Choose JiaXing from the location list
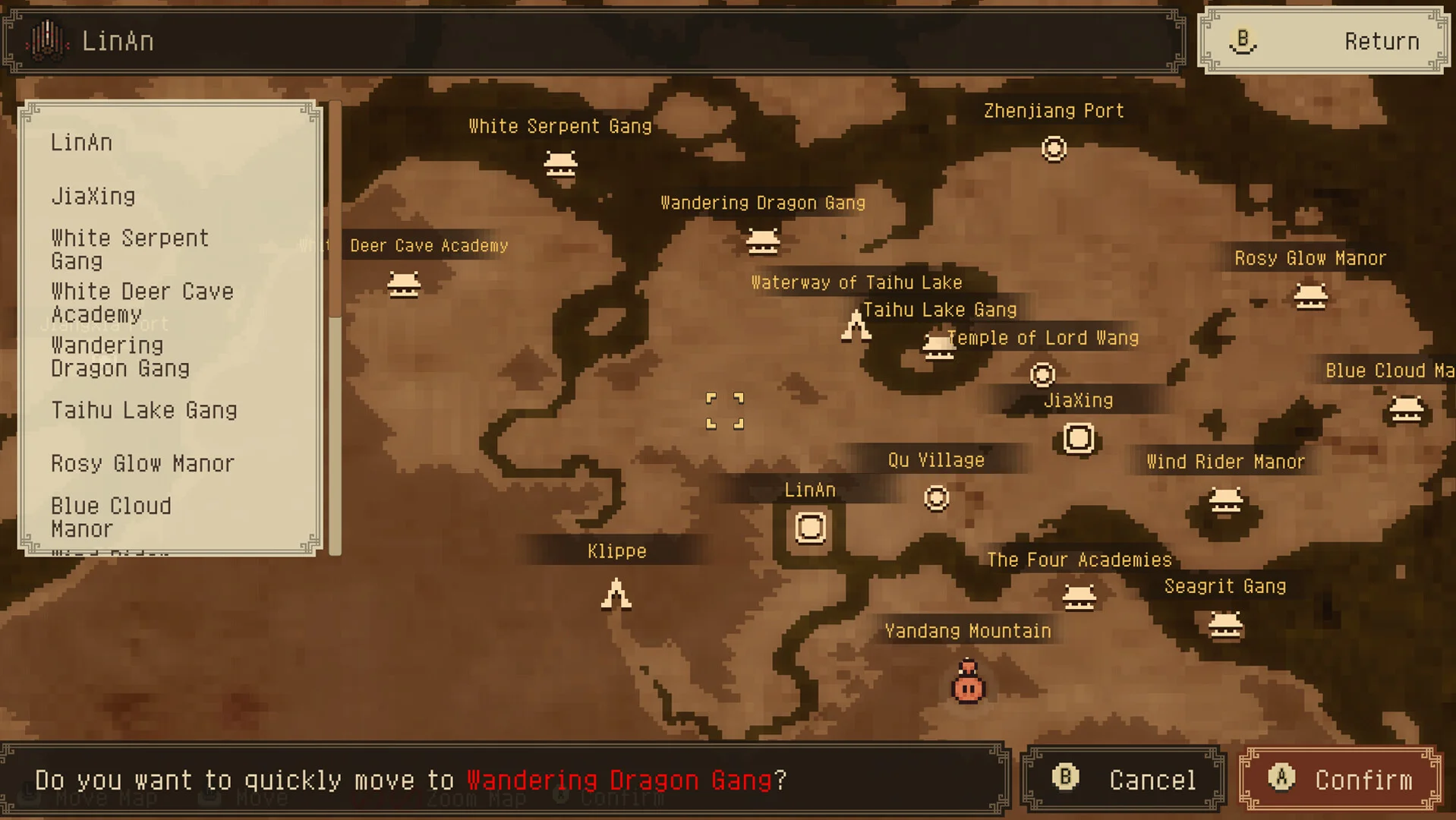 [x=93, y=197]
